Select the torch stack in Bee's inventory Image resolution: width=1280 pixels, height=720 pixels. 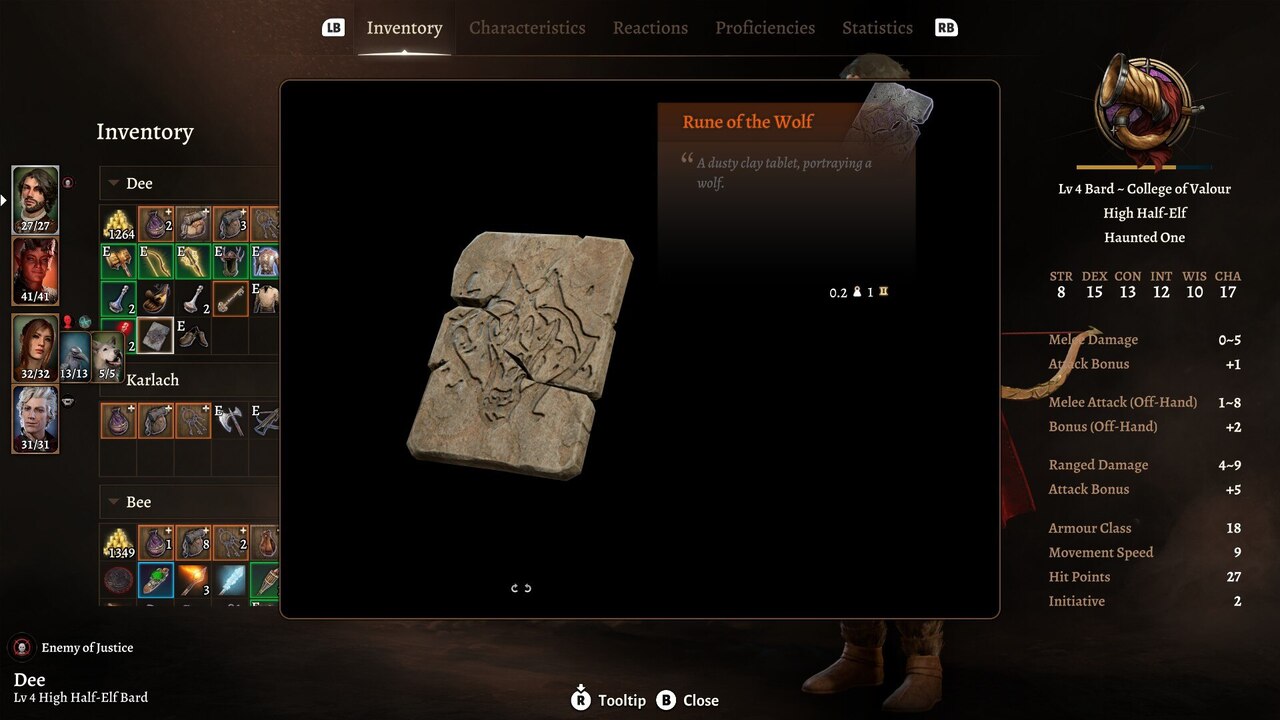195,580
